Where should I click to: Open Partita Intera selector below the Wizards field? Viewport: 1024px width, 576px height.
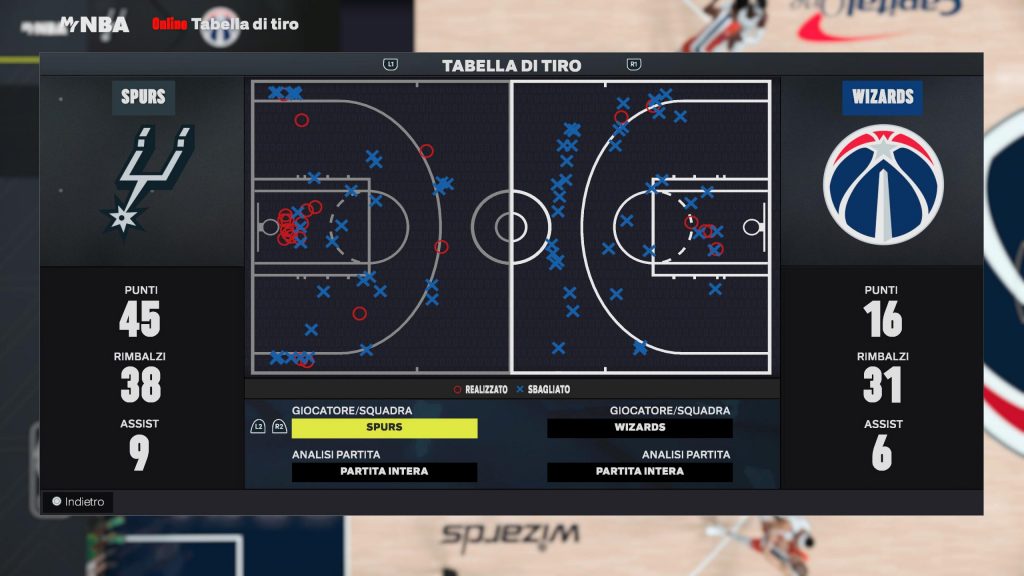640,472
